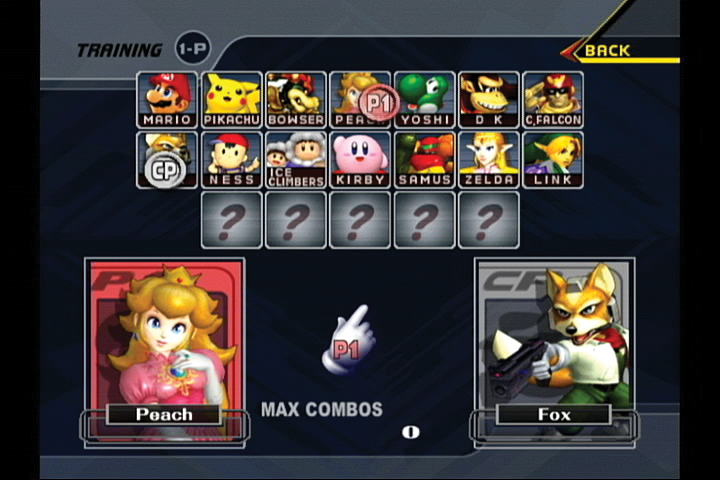Screen dimensions: 720x480
Task: Click the Fox name plate
Action: click(554, 414)
